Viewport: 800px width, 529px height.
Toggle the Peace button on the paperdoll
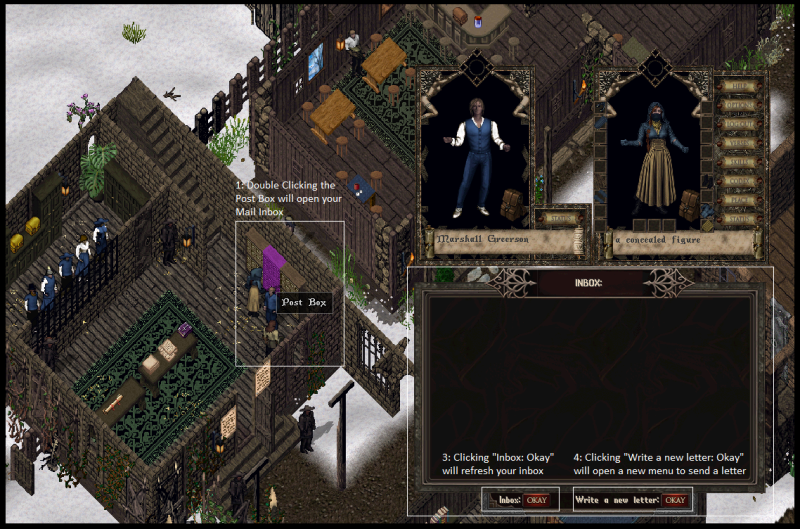coord(739,200)
